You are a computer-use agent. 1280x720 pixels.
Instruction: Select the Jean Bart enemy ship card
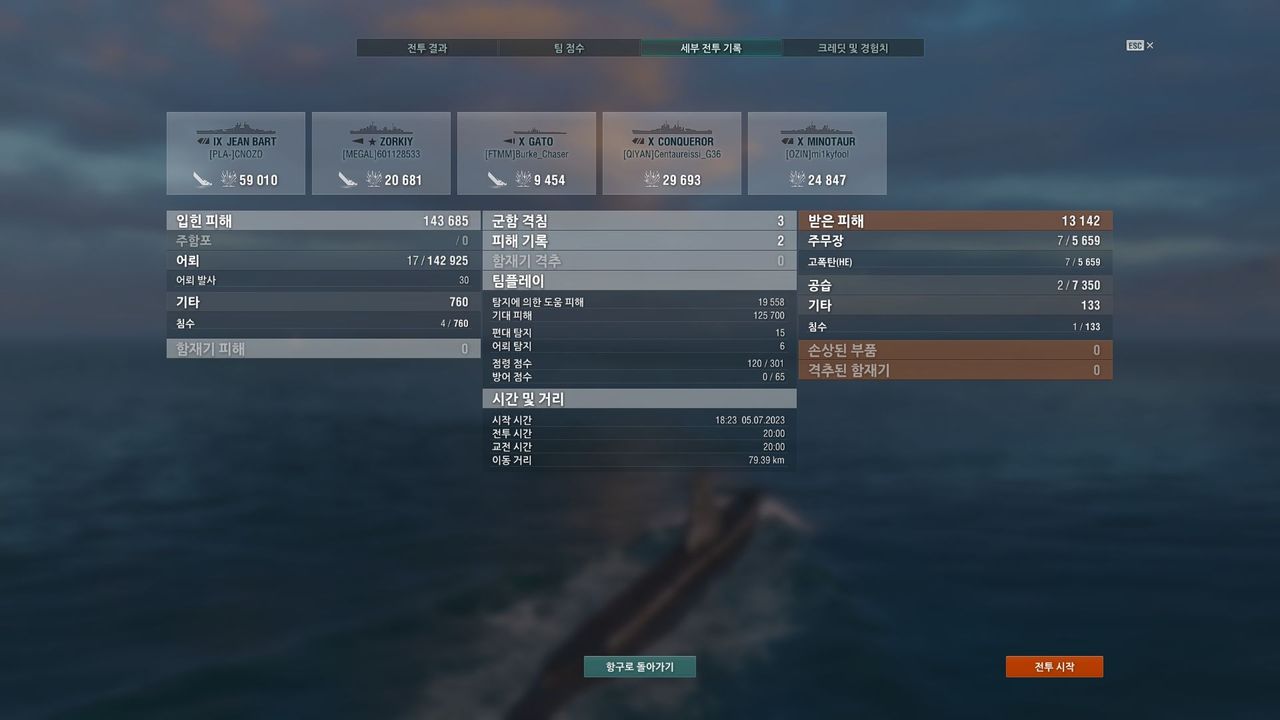(236, 153)
